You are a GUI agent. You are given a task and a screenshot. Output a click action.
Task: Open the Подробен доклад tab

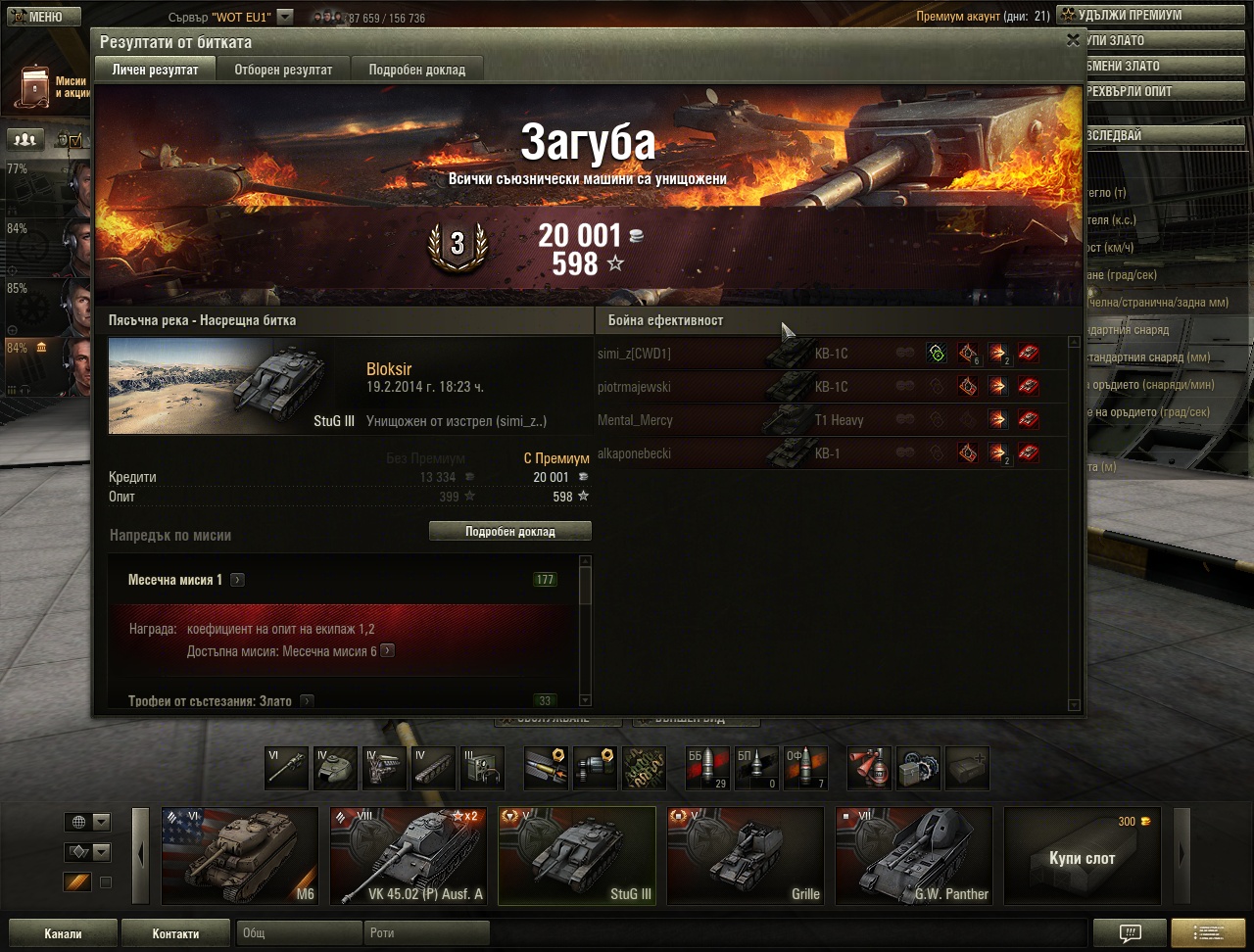click(416, 70)
